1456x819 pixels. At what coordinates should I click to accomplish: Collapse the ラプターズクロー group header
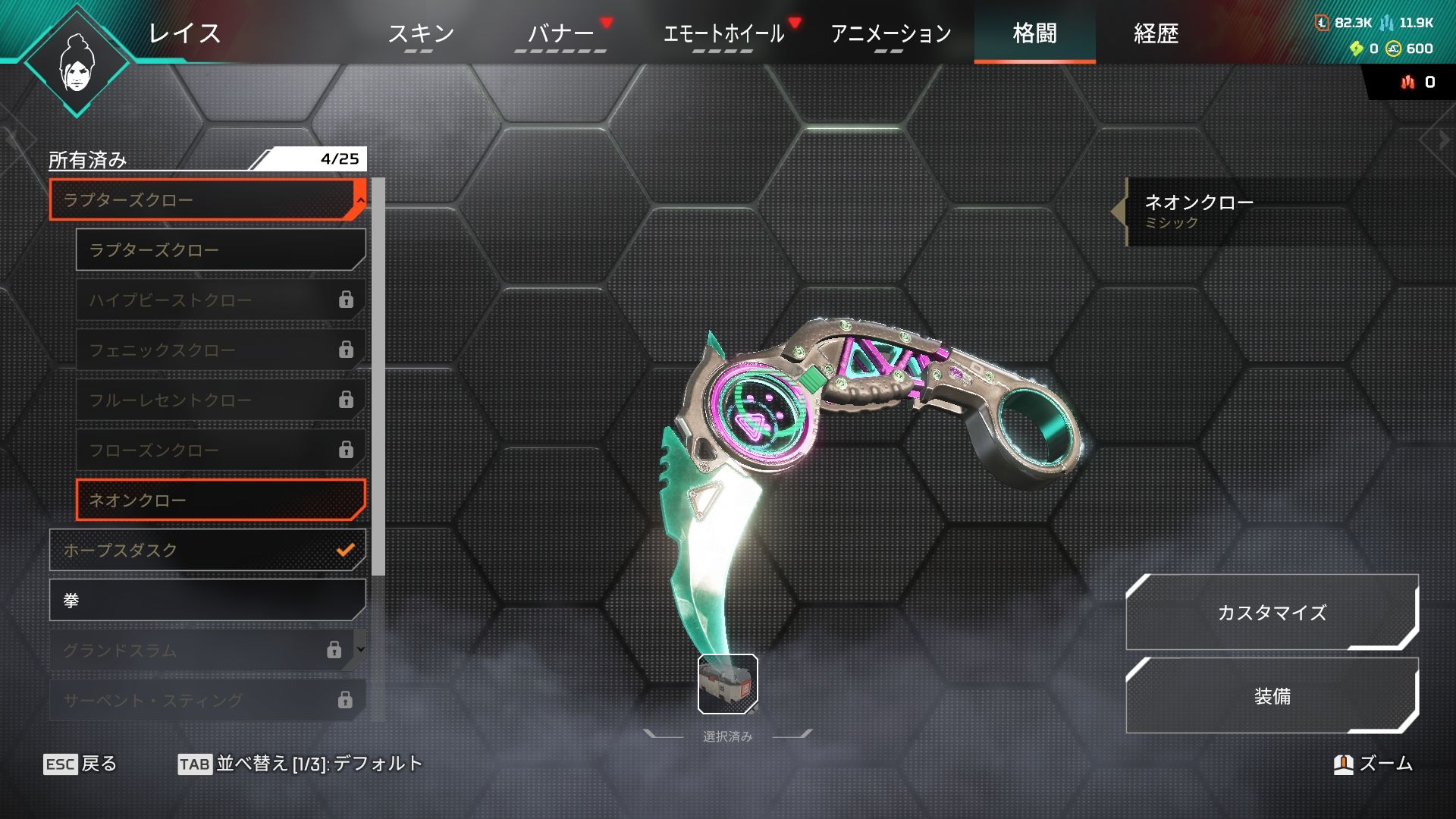point(206,200)
